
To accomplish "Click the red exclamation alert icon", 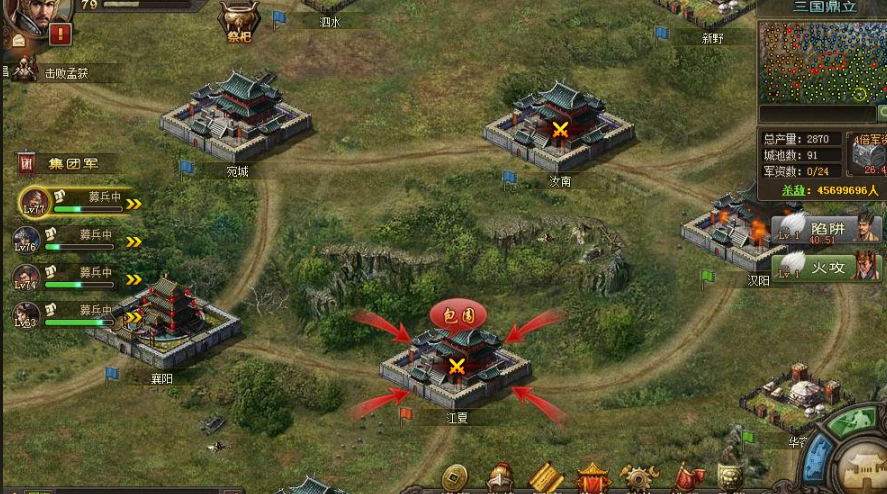I will click(61, 34).
